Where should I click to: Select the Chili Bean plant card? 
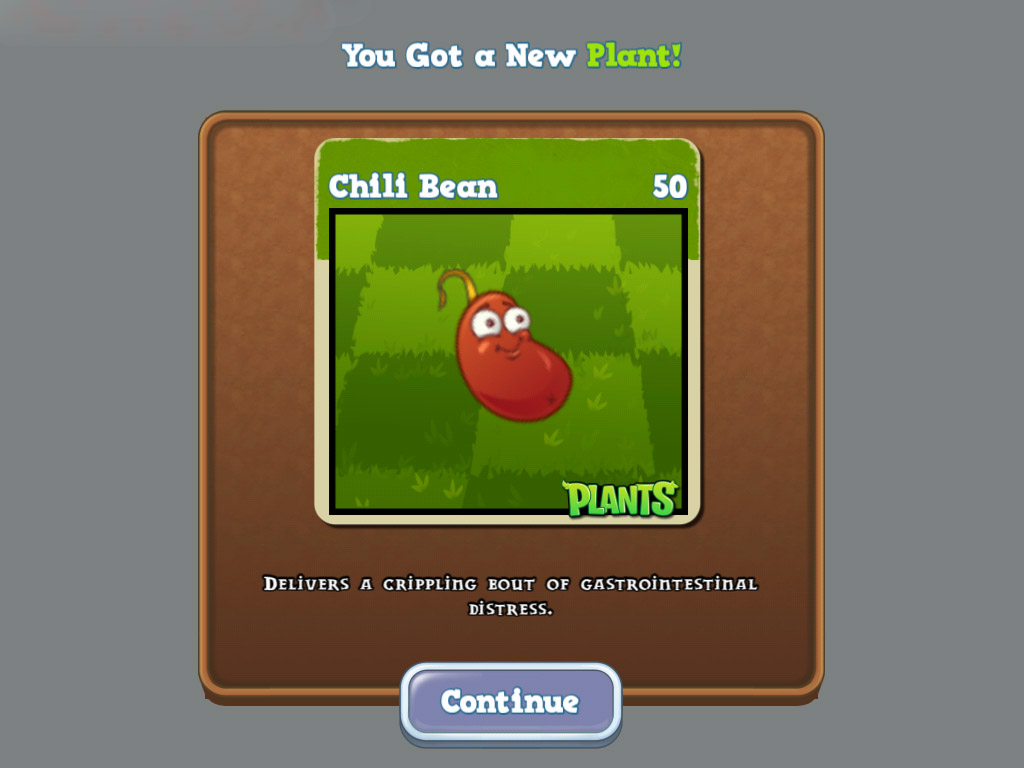pos(508,332)
